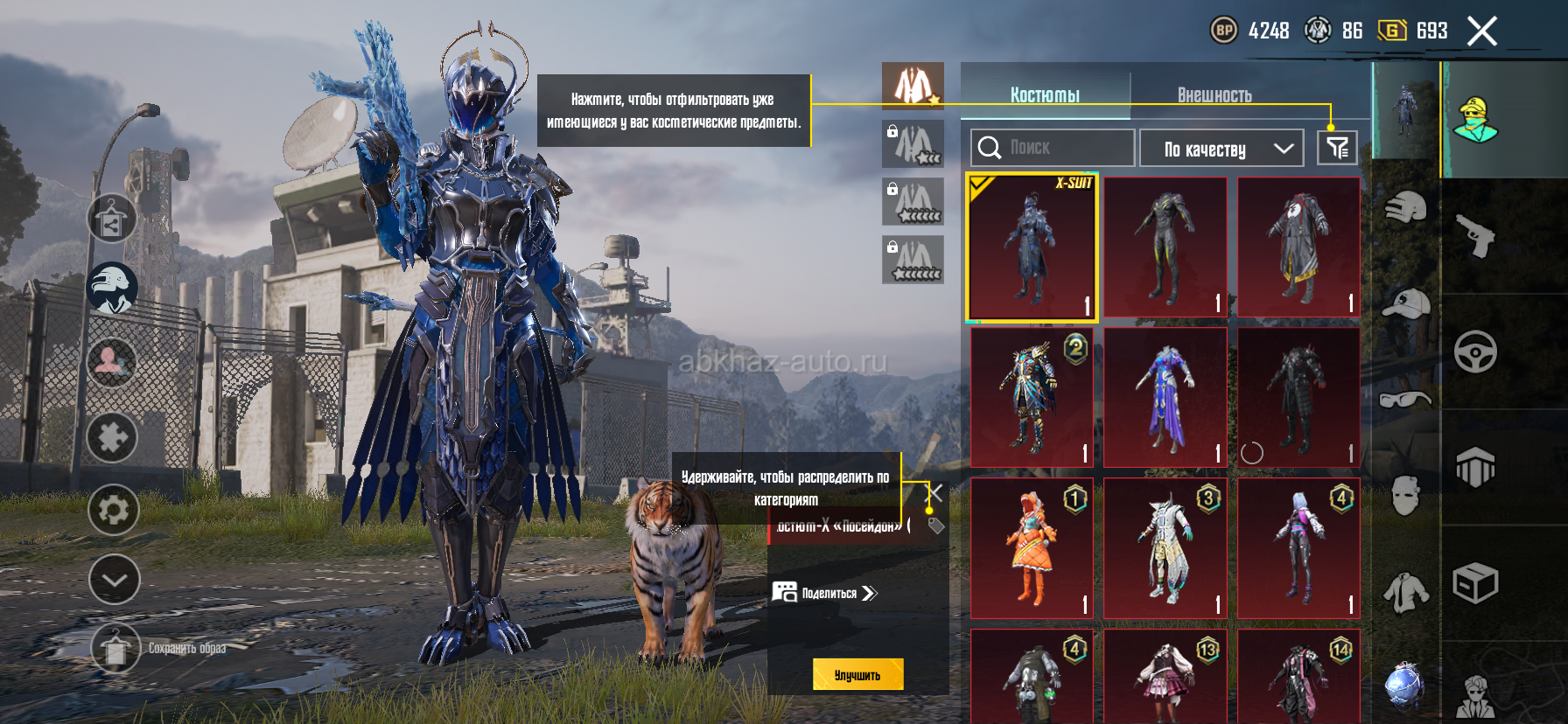Image resolution: width=1568 pixels, height=724 pixels.
Task: Expand the down-arrow circular button
Action: [x=114, y=579]
